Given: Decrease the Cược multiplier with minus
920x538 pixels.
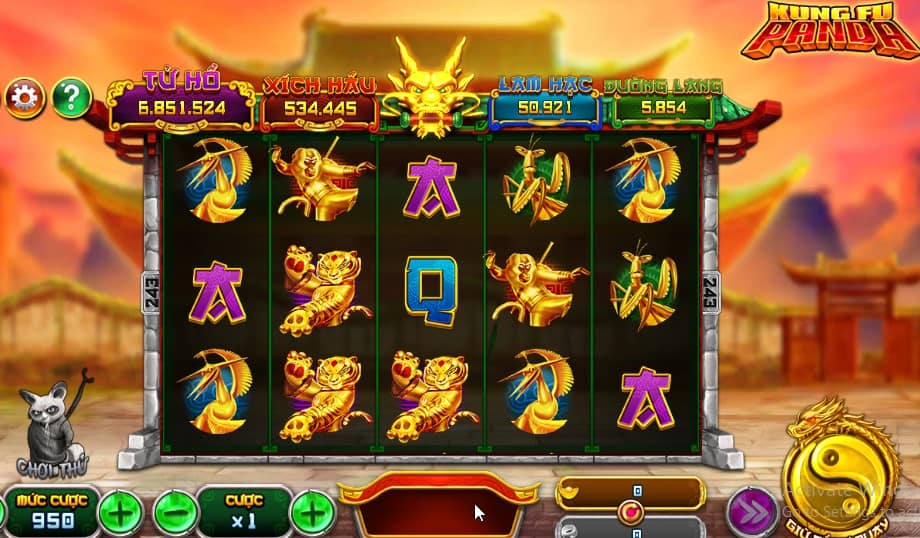Looking at the screenshot, I should tap(172, 514).
